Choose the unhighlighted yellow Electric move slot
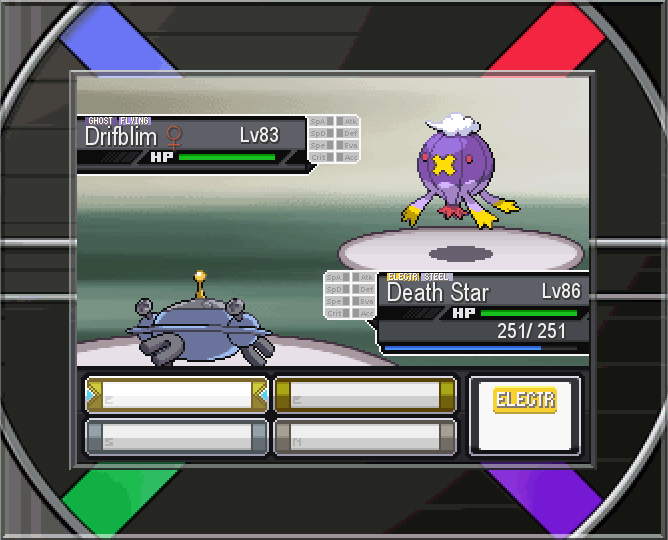 click(x=365, y=395)
